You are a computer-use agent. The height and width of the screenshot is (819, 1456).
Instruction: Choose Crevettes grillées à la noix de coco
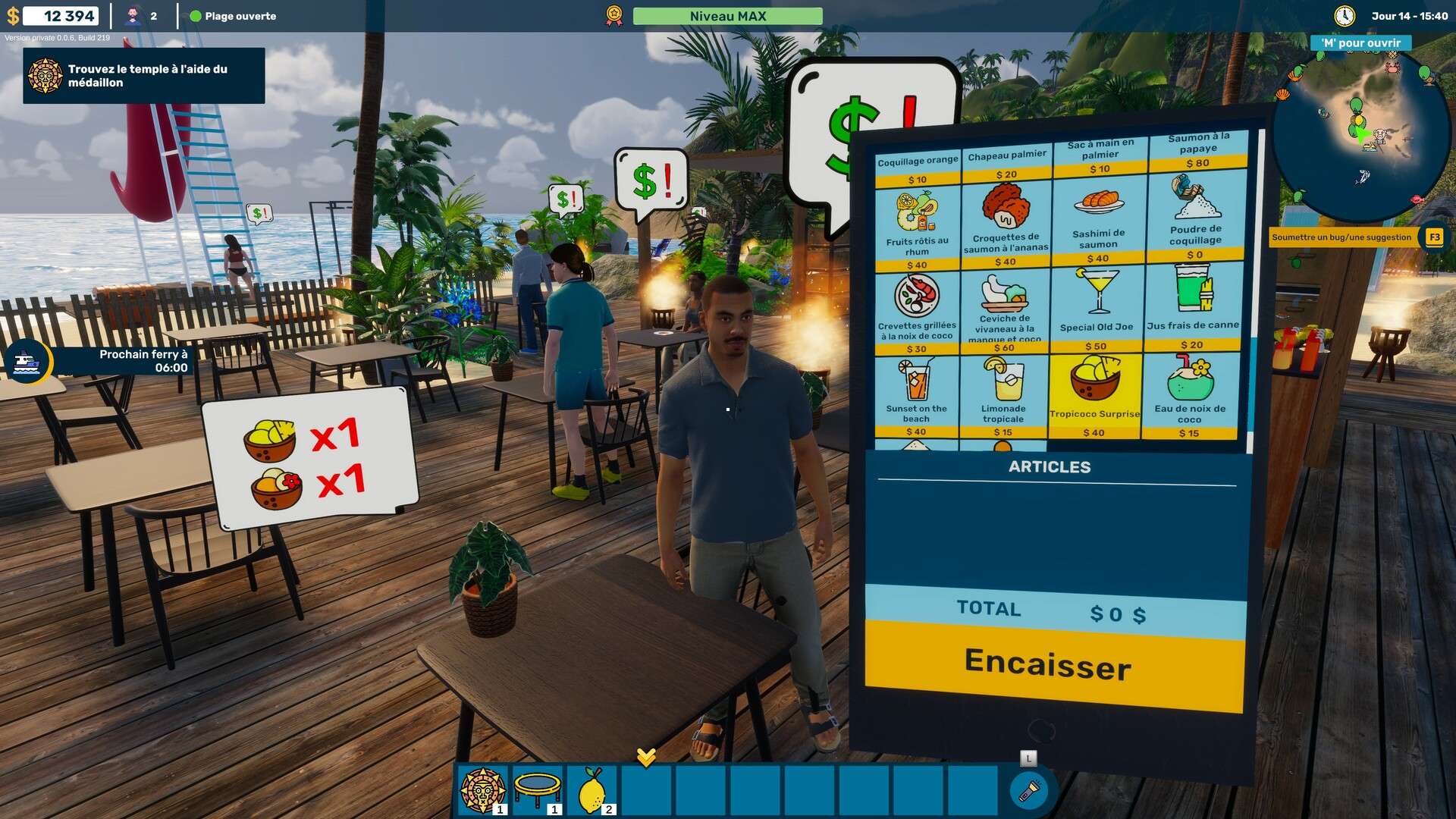pyautogui.click(x=917, y=311)
